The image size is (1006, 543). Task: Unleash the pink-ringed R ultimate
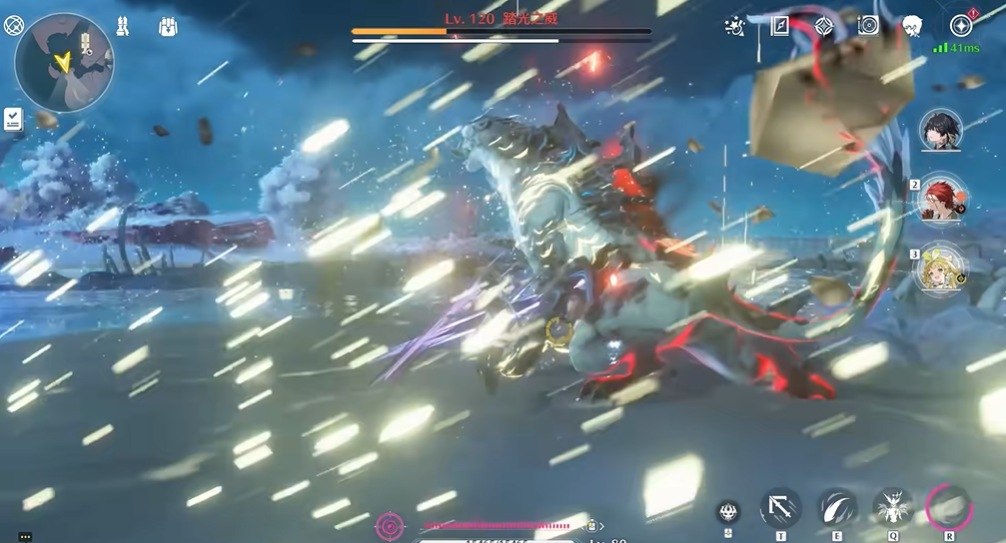click(x=948, y=508)
